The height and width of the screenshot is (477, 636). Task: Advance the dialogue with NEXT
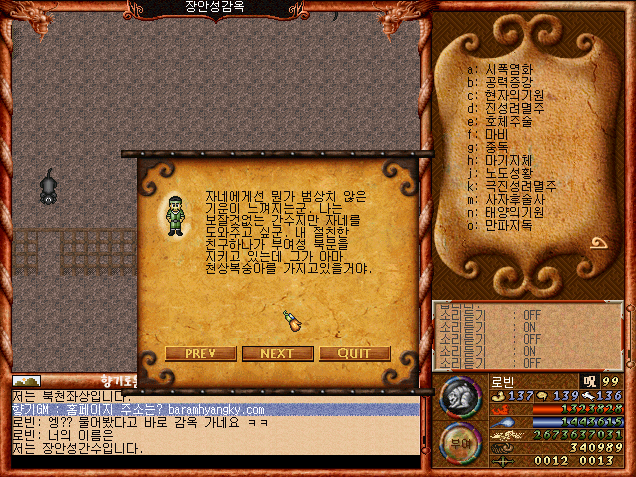(277, 353)
